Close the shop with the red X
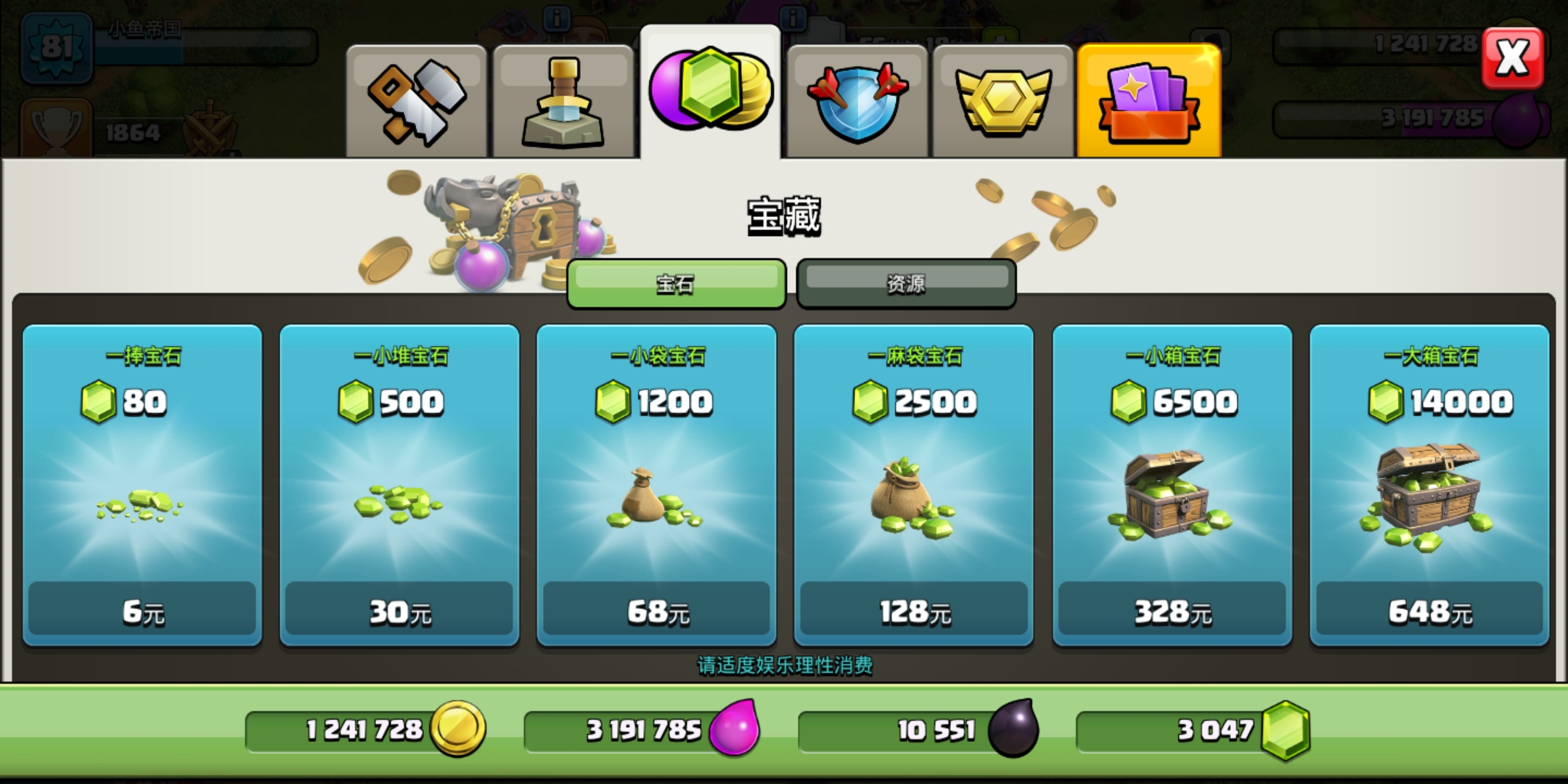The width and height of the screenshot is (1568, 784). 1512,58
